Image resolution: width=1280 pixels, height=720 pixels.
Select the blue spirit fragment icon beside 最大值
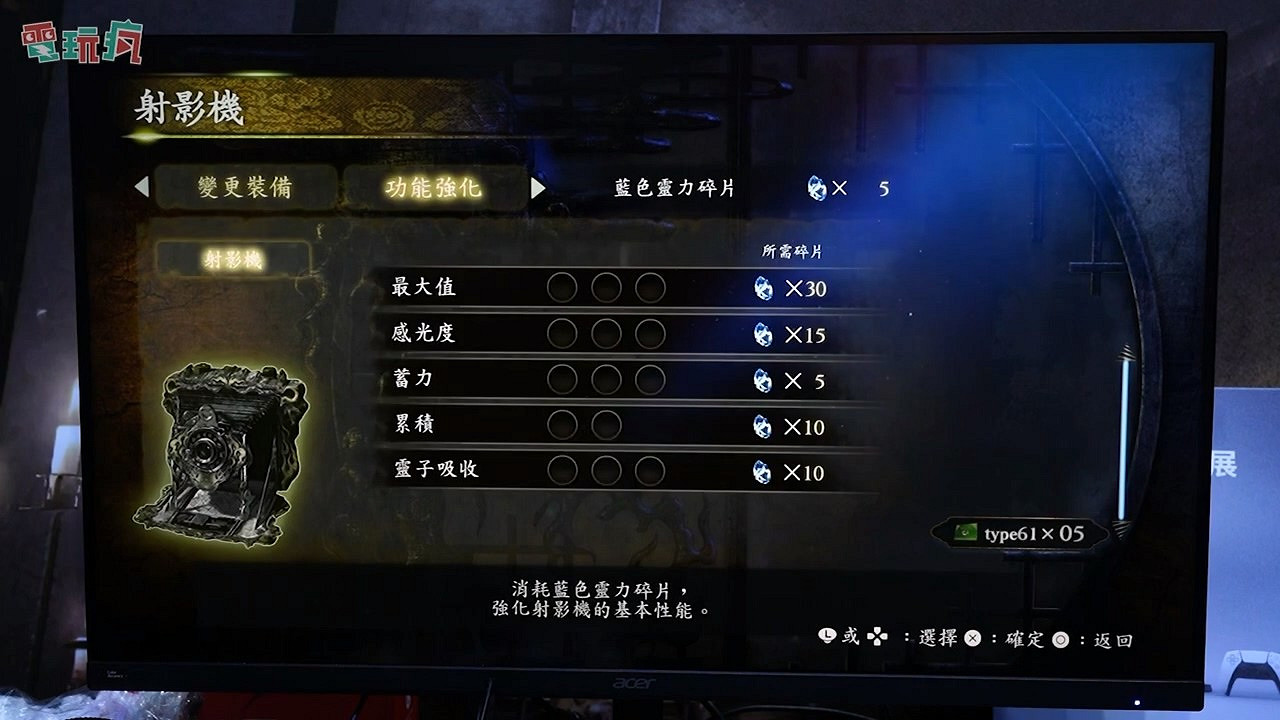[x=762, y=289]
